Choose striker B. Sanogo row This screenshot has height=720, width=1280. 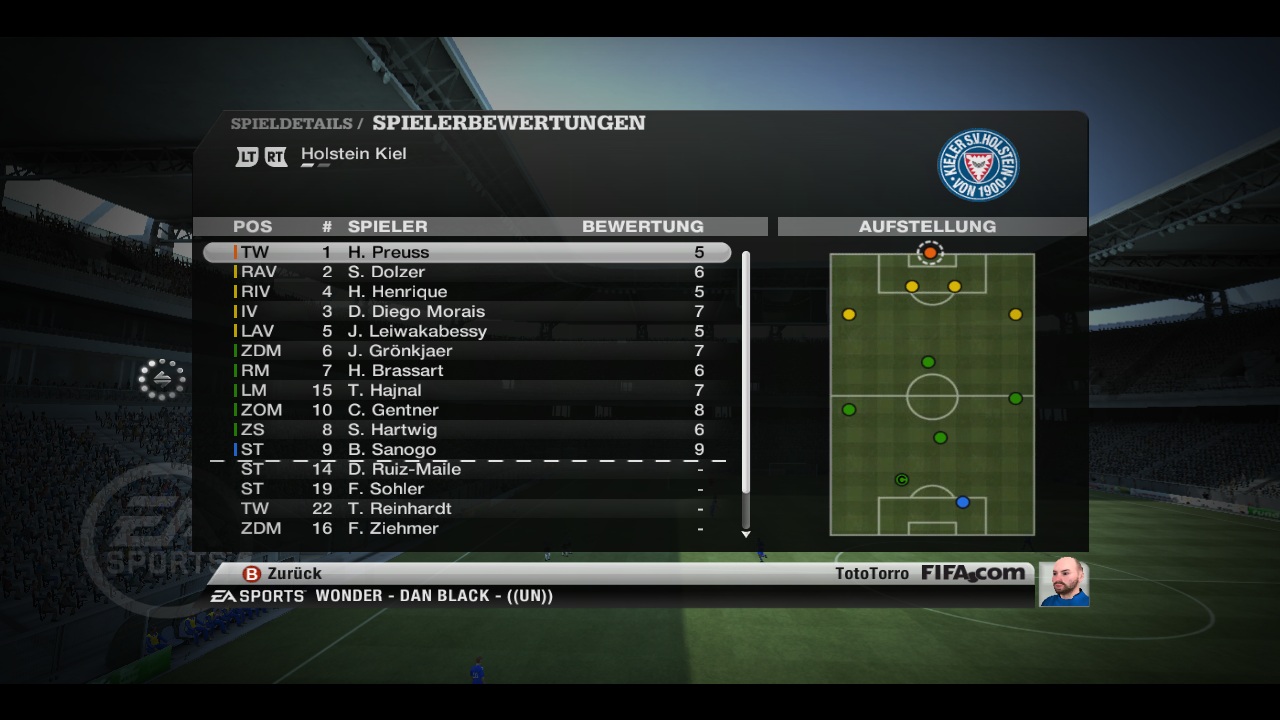point(467,449)
